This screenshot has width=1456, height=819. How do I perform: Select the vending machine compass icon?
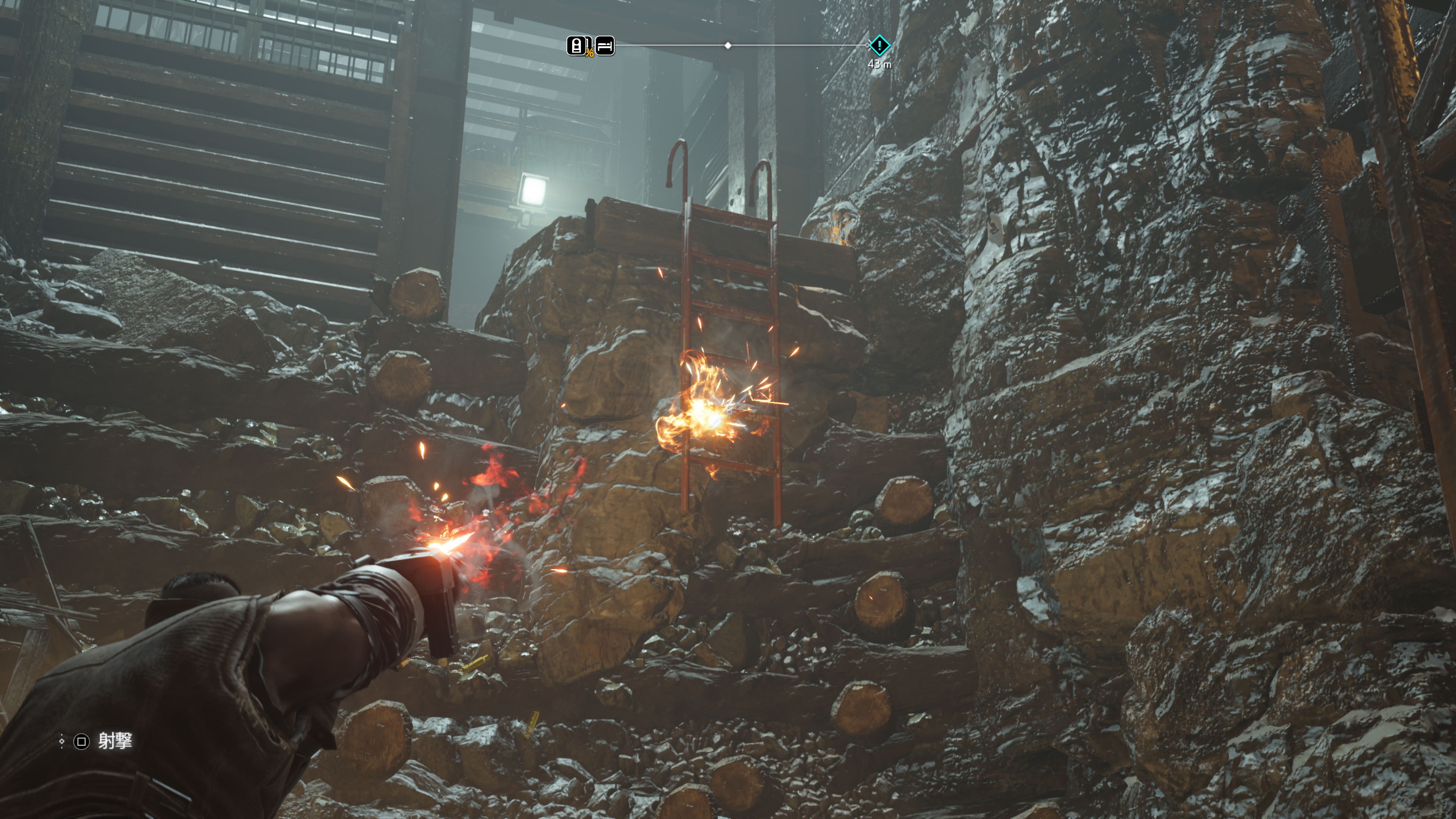click(576, 46)
